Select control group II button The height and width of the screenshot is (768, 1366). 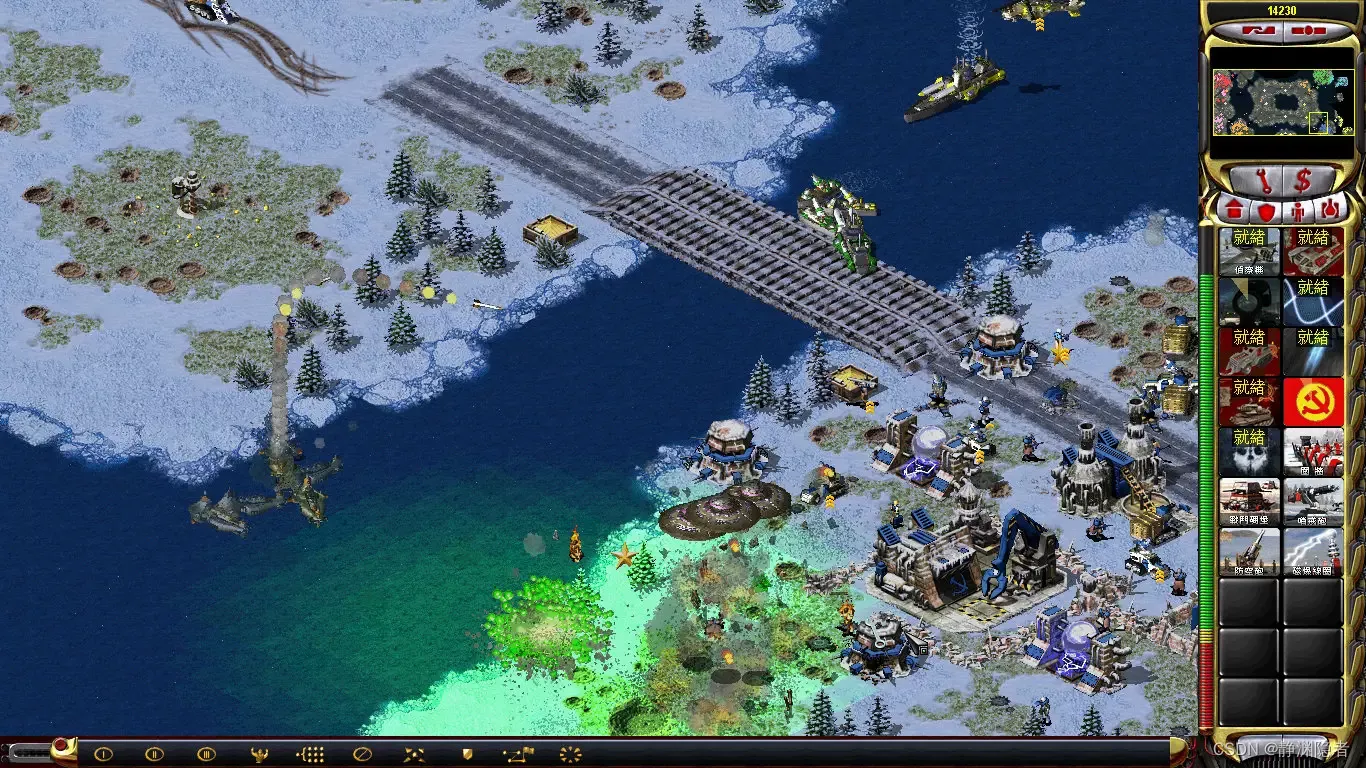tap(154, 754)
